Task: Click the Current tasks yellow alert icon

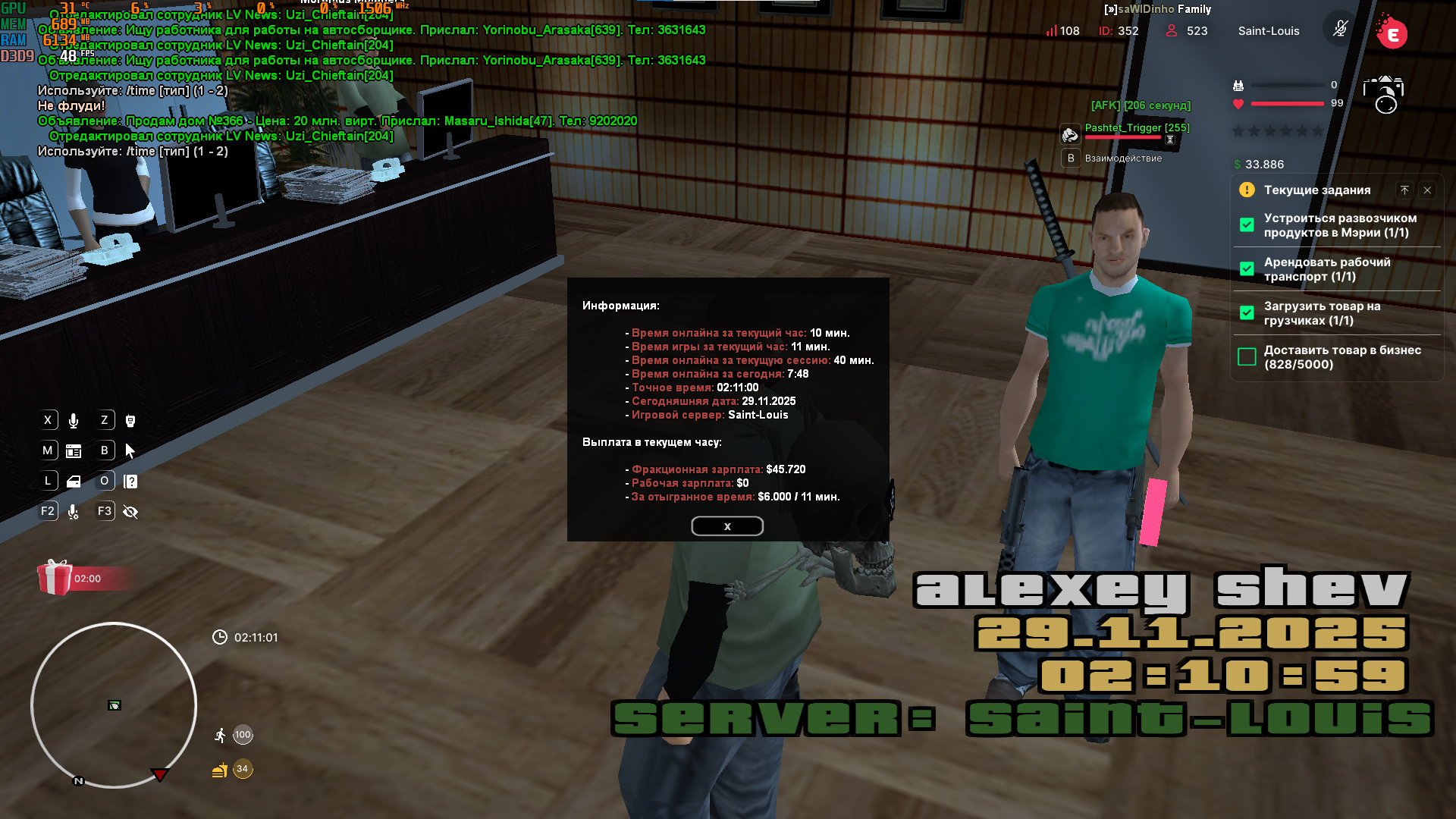Action: (1247, 190)
